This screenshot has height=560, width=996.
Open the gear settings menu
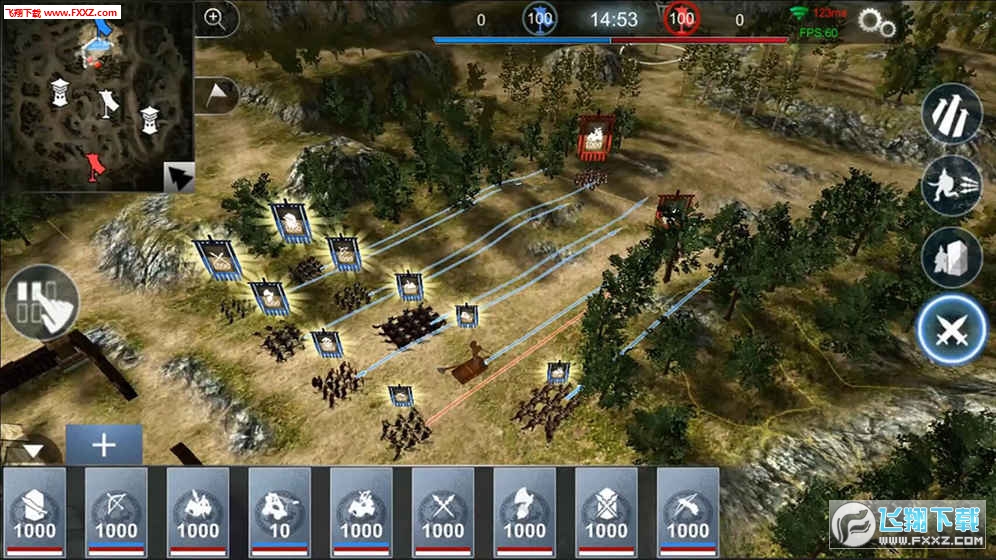coord(876,23)
